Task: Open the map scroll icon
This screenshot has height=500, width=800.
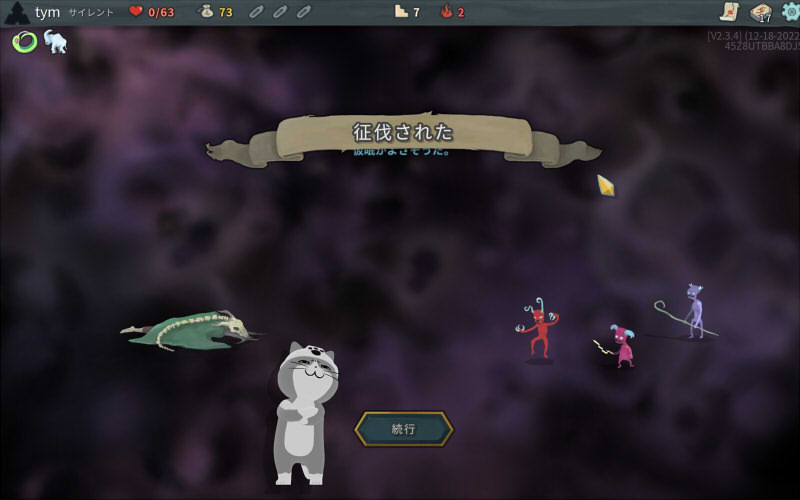Action: point(729,12)
